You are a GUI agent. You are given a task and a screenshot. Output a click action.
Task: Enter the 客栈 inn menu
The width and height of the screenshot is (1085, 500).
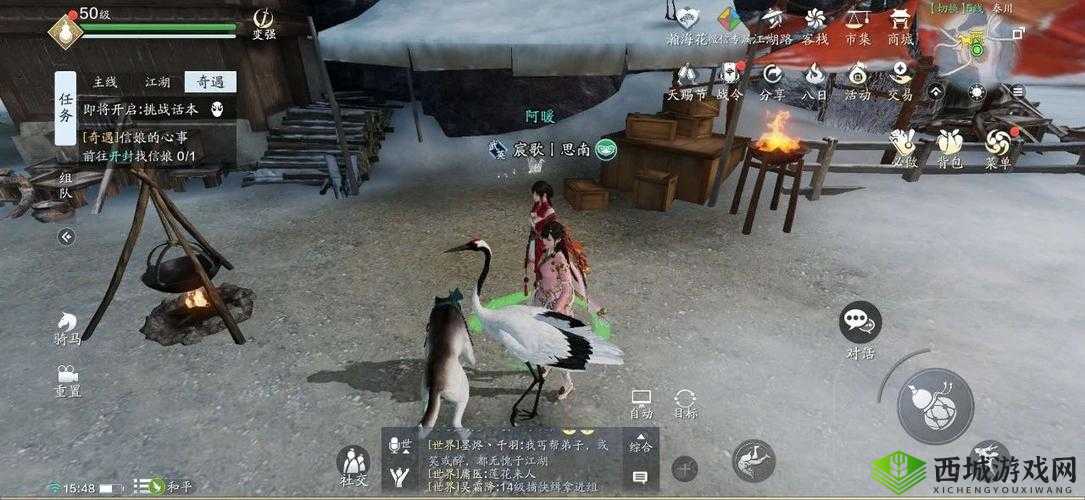[815, 25]
